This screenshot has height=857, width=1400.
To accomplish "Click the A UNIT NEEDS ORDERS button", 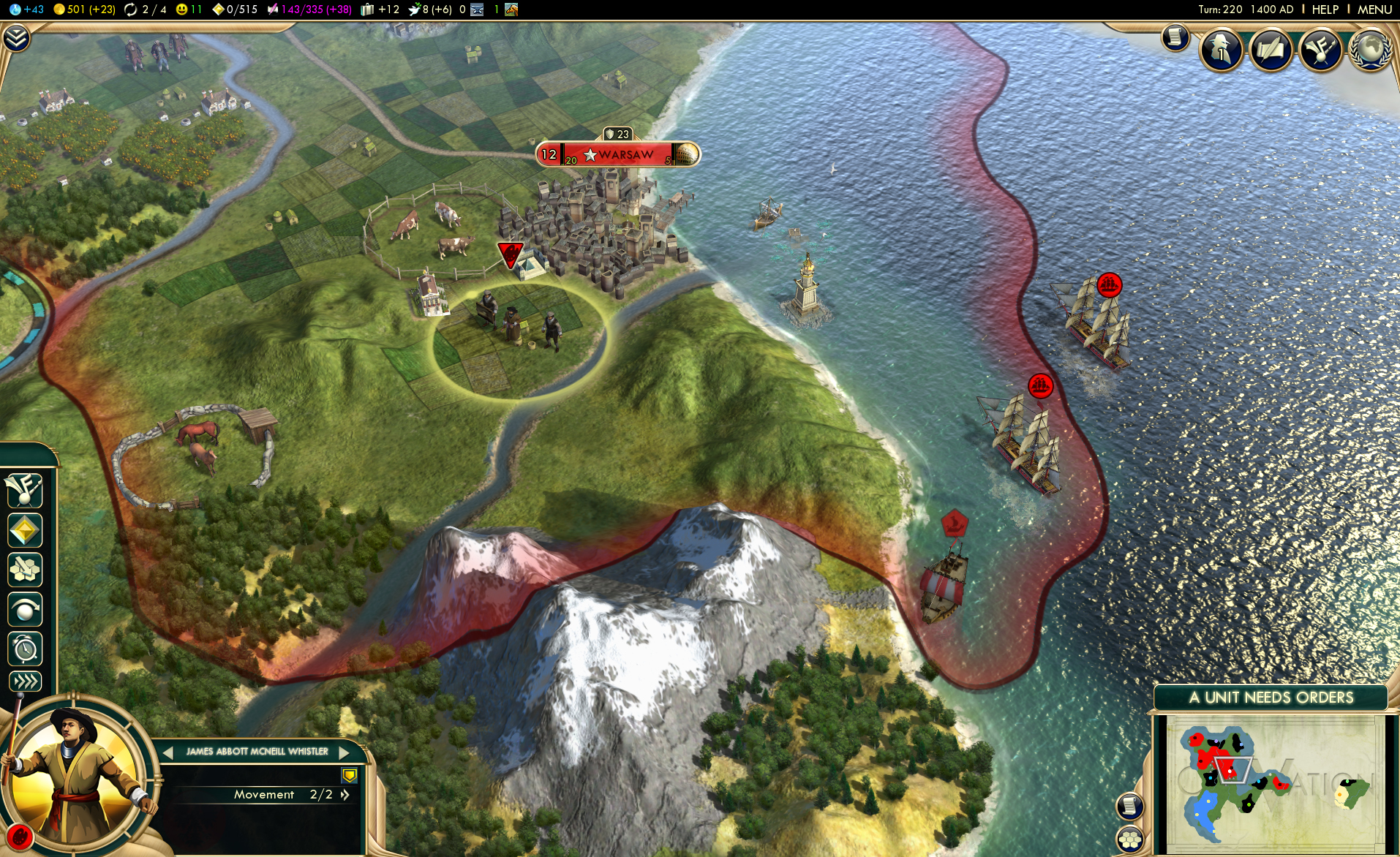I will click(x=1271, y=698).
